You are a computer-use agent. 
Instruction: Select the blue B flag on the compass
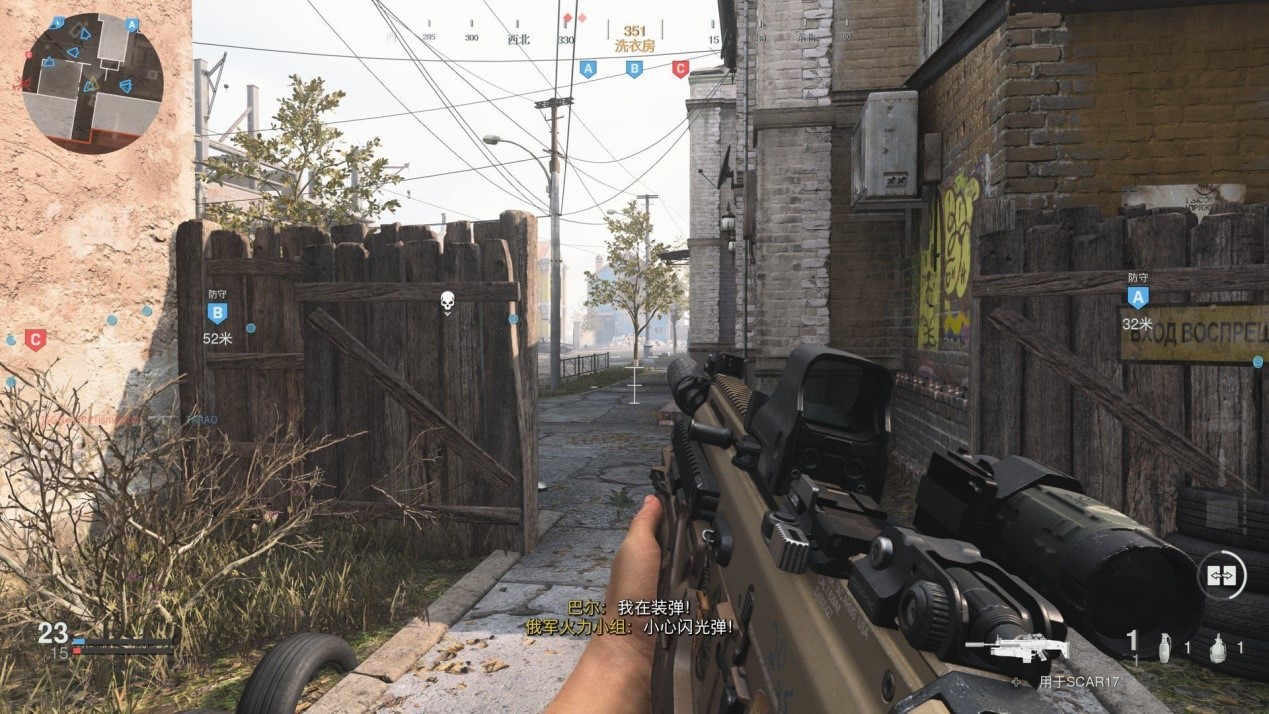tap(634, 69)
